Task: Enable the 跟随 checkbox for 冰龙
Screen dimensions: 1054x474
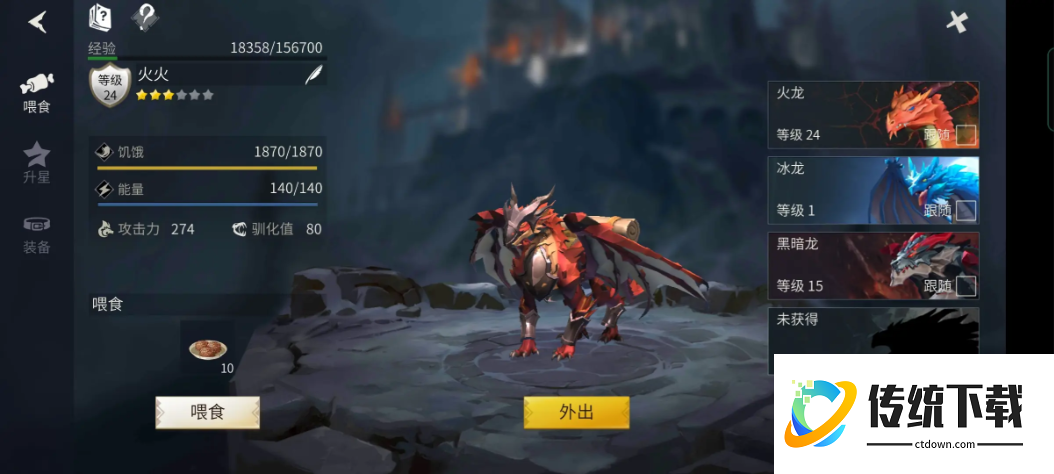Action: click(965, 210)
